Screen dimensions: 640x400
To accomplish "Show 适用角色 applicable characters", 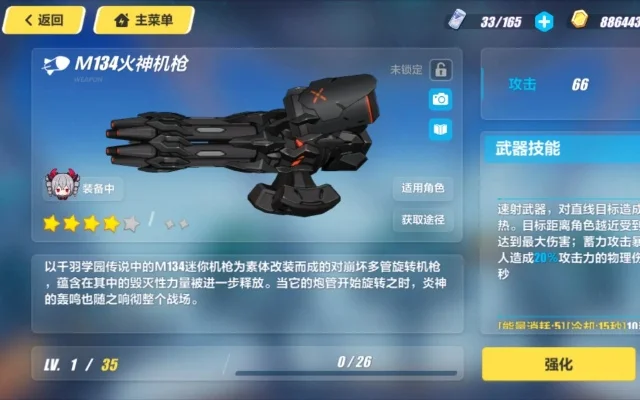I will coord(423,188).
